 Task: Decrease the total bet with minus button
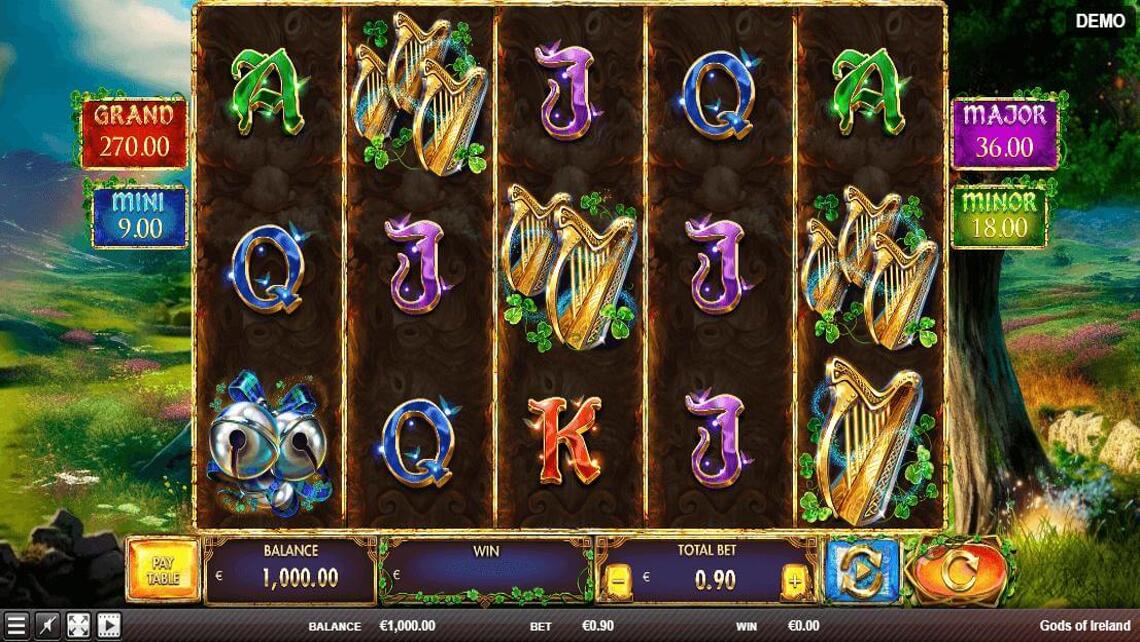click(617, 579)
